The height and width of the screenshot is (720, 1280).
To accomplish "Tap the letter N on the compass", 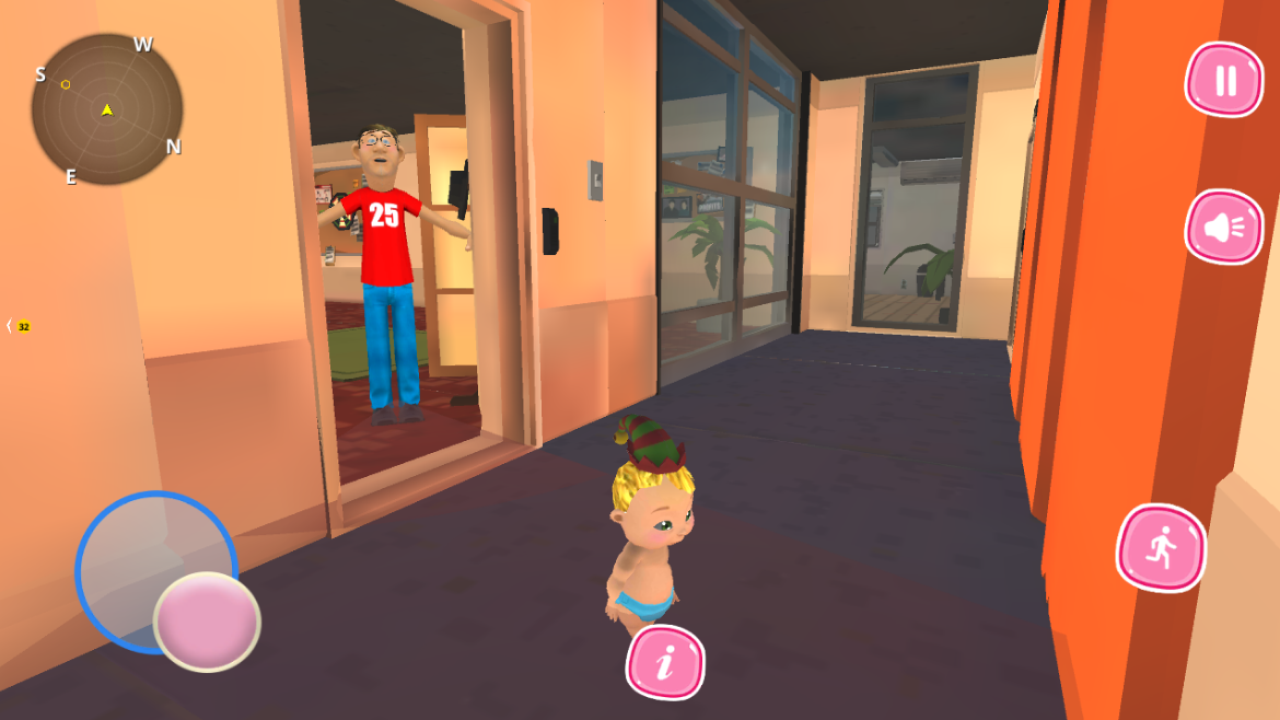I will click(x=176, y=145).
